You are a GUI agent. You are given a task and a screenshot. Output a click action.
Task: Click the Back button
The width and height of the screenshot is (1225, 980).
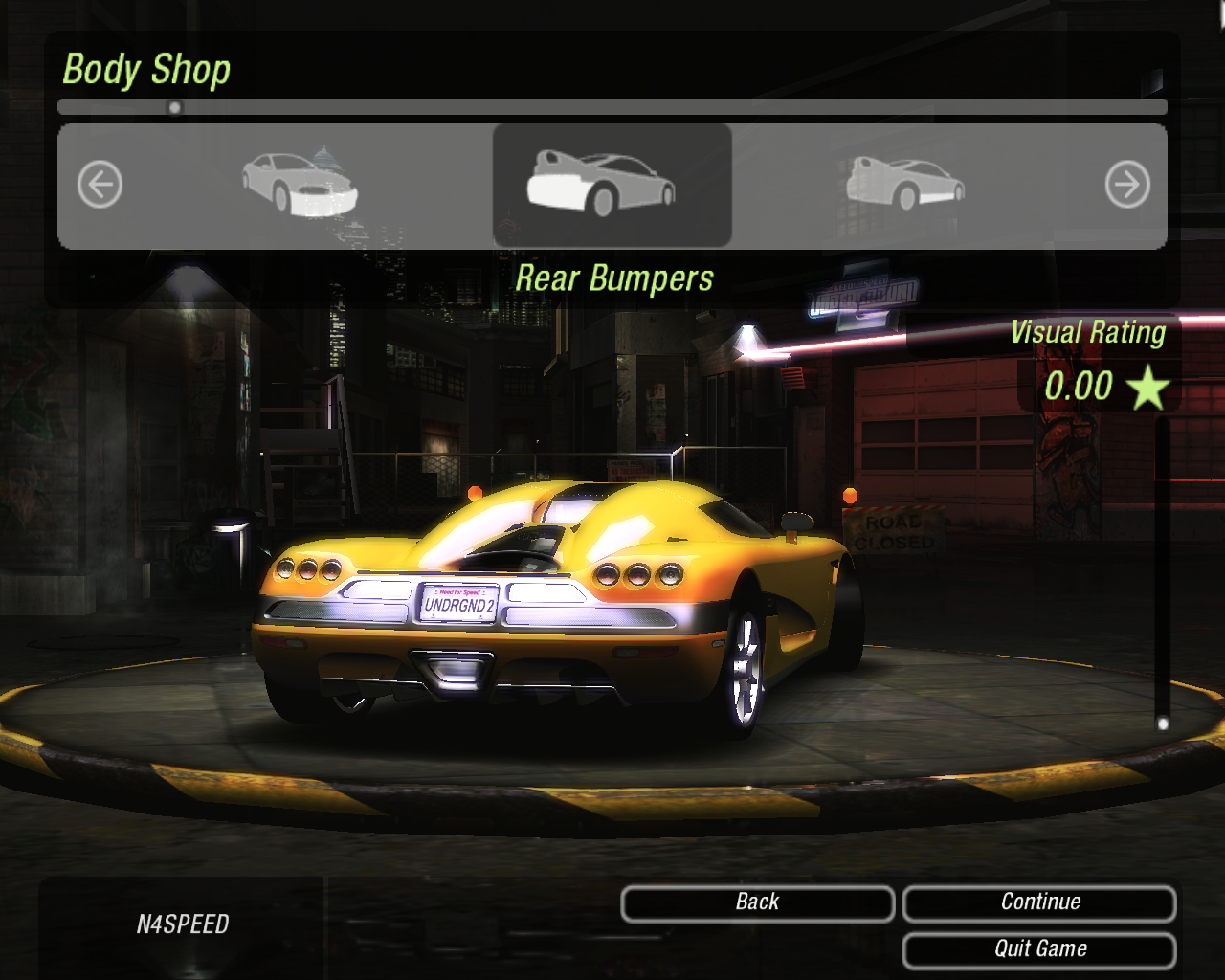point(757,902)
